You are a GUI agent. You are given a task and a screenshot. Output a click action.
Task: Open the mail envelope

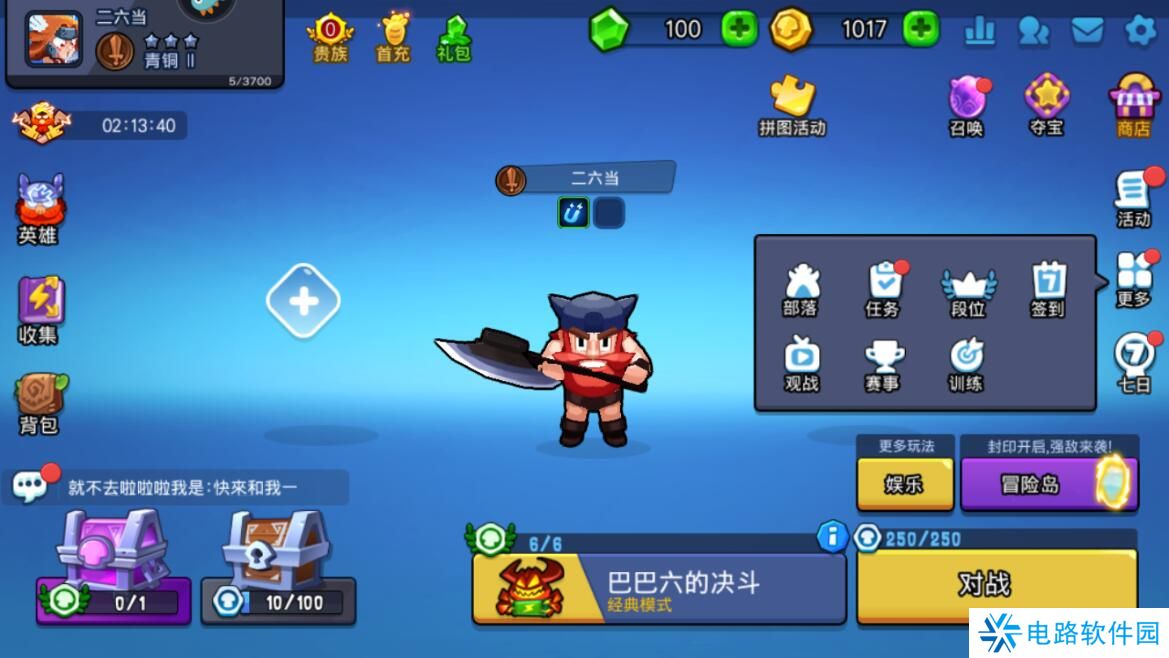pos(1087,31)
